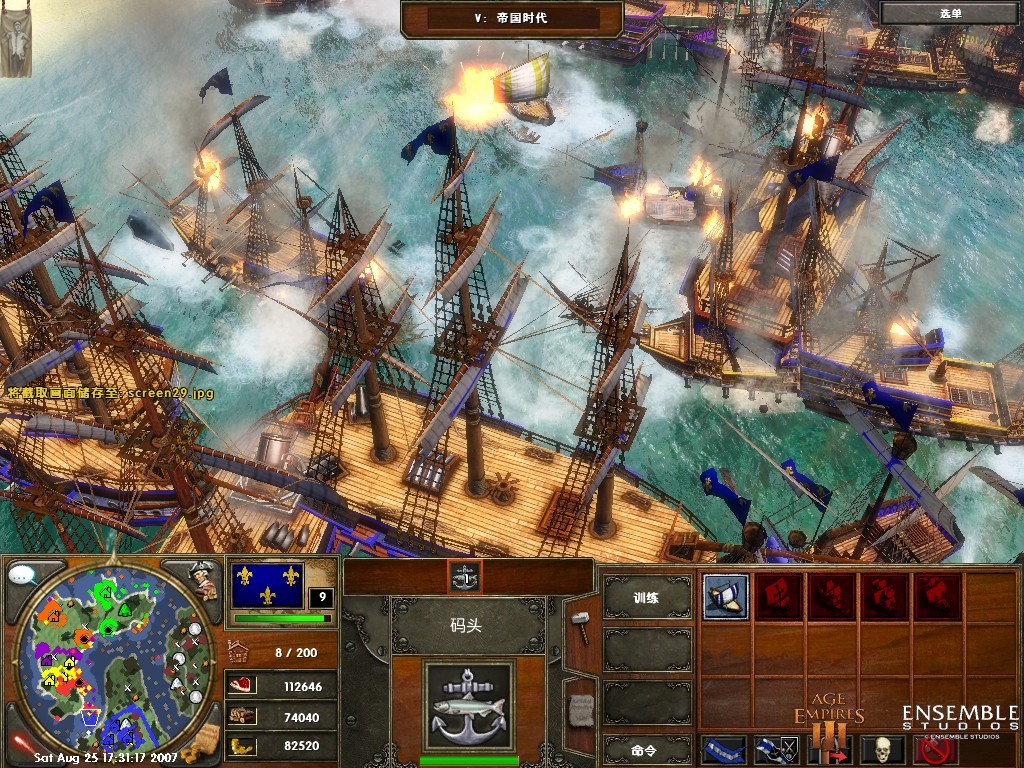Open the gold coins and map button
Viewport: 1024px width, 768px height.
coord(205,740)
